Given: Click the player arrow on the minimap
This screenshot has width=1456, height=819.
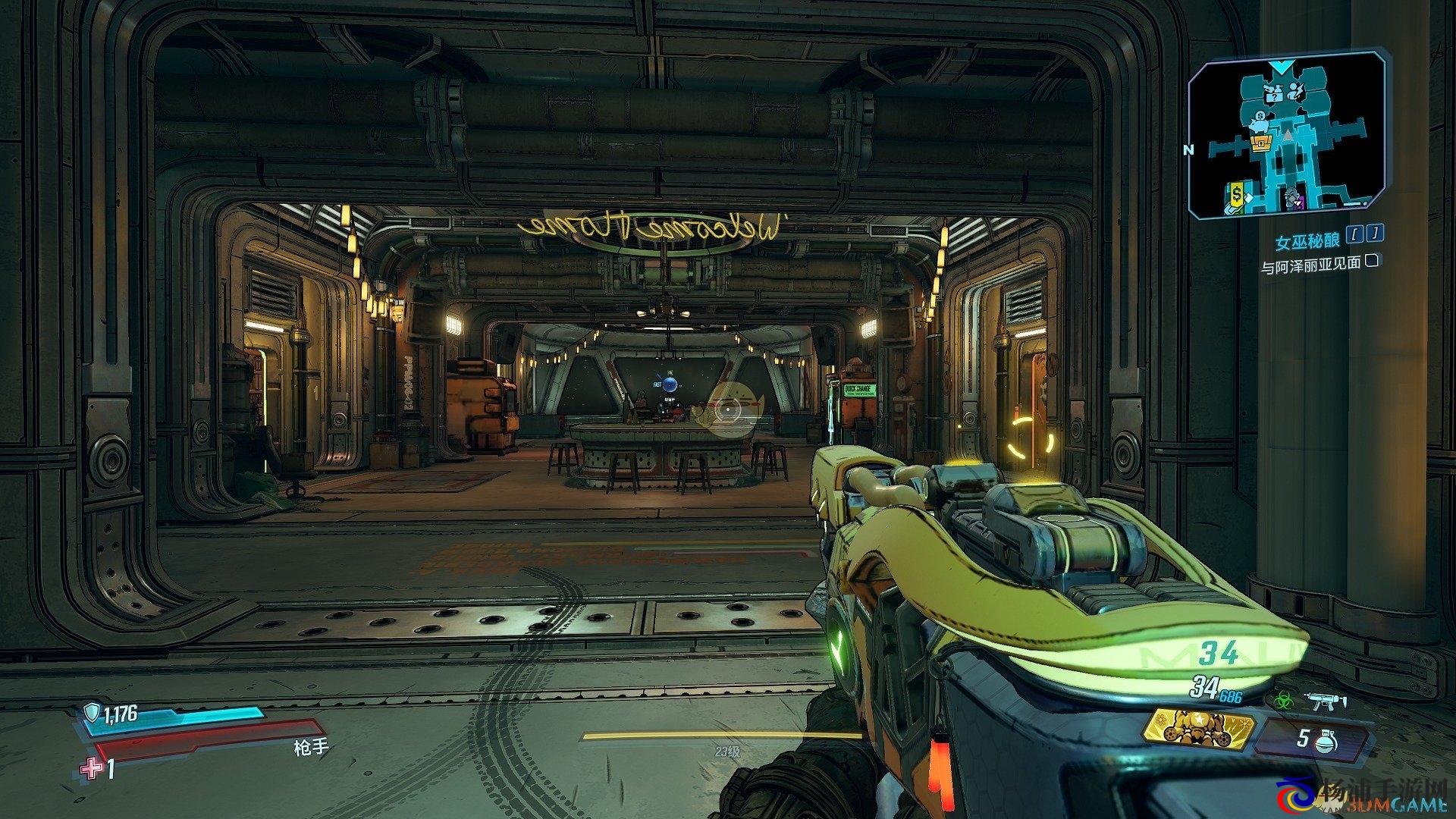Looking at the screenshot, I should tap(1287, 135).
